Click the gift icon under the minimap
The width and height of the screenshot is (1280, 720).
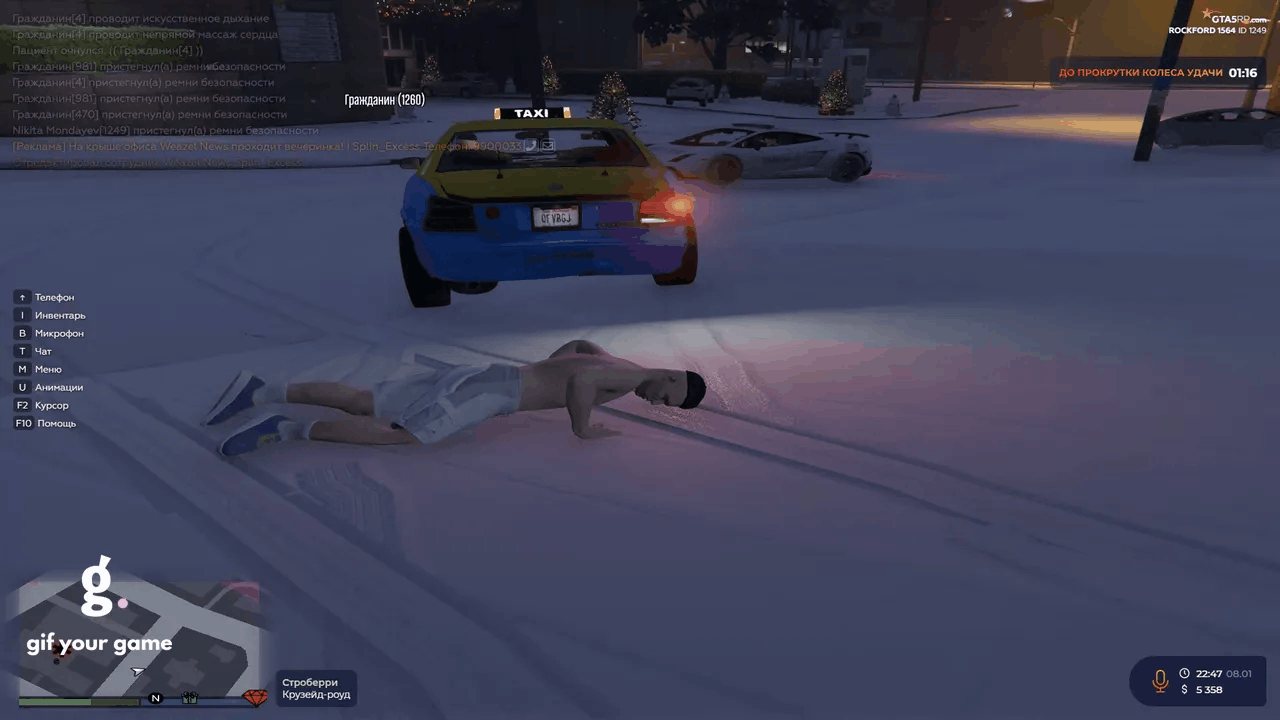pos(190,697)
